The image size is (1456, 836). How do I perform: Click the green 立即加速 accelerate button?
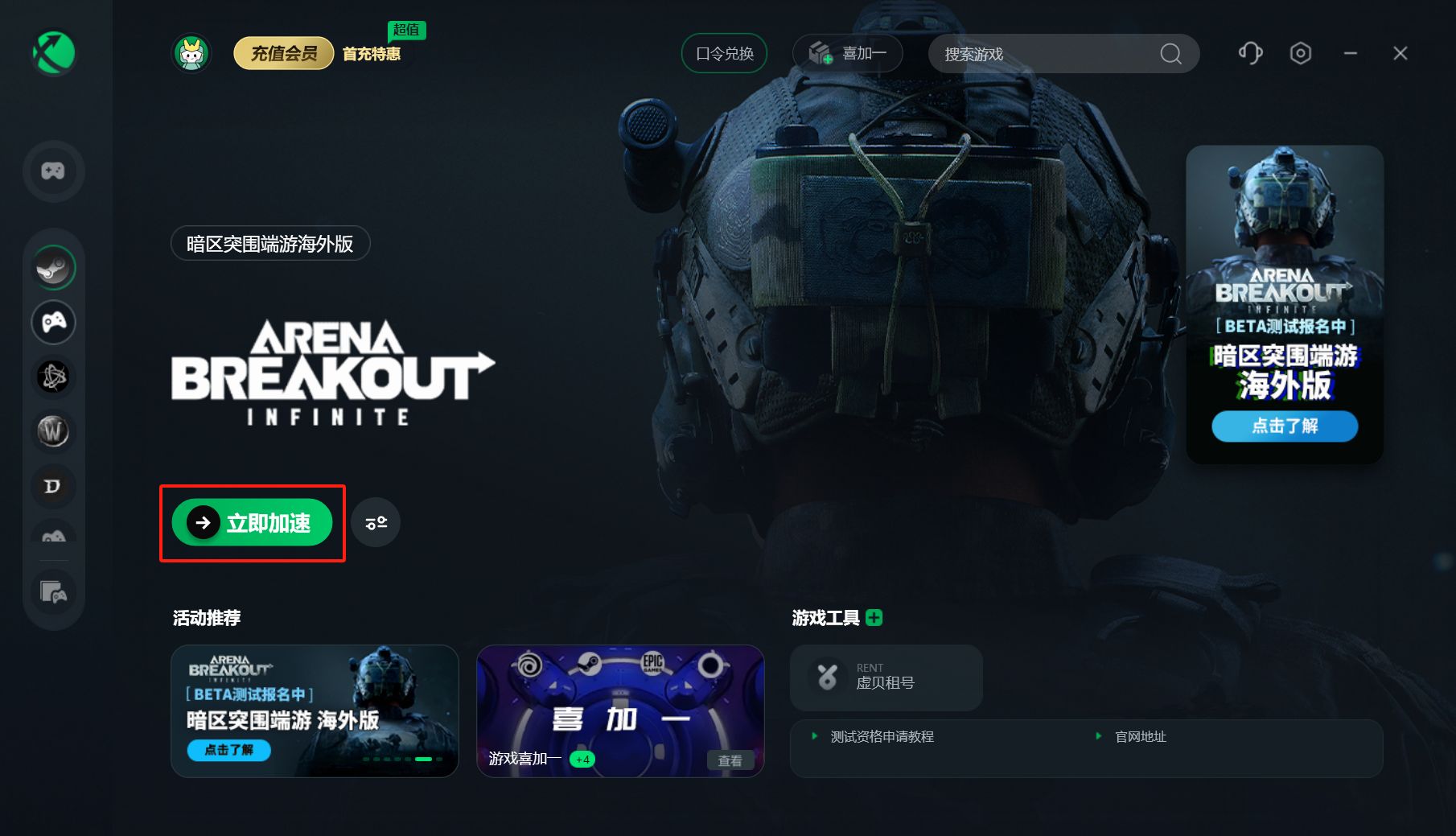click(x=252, y=523)
